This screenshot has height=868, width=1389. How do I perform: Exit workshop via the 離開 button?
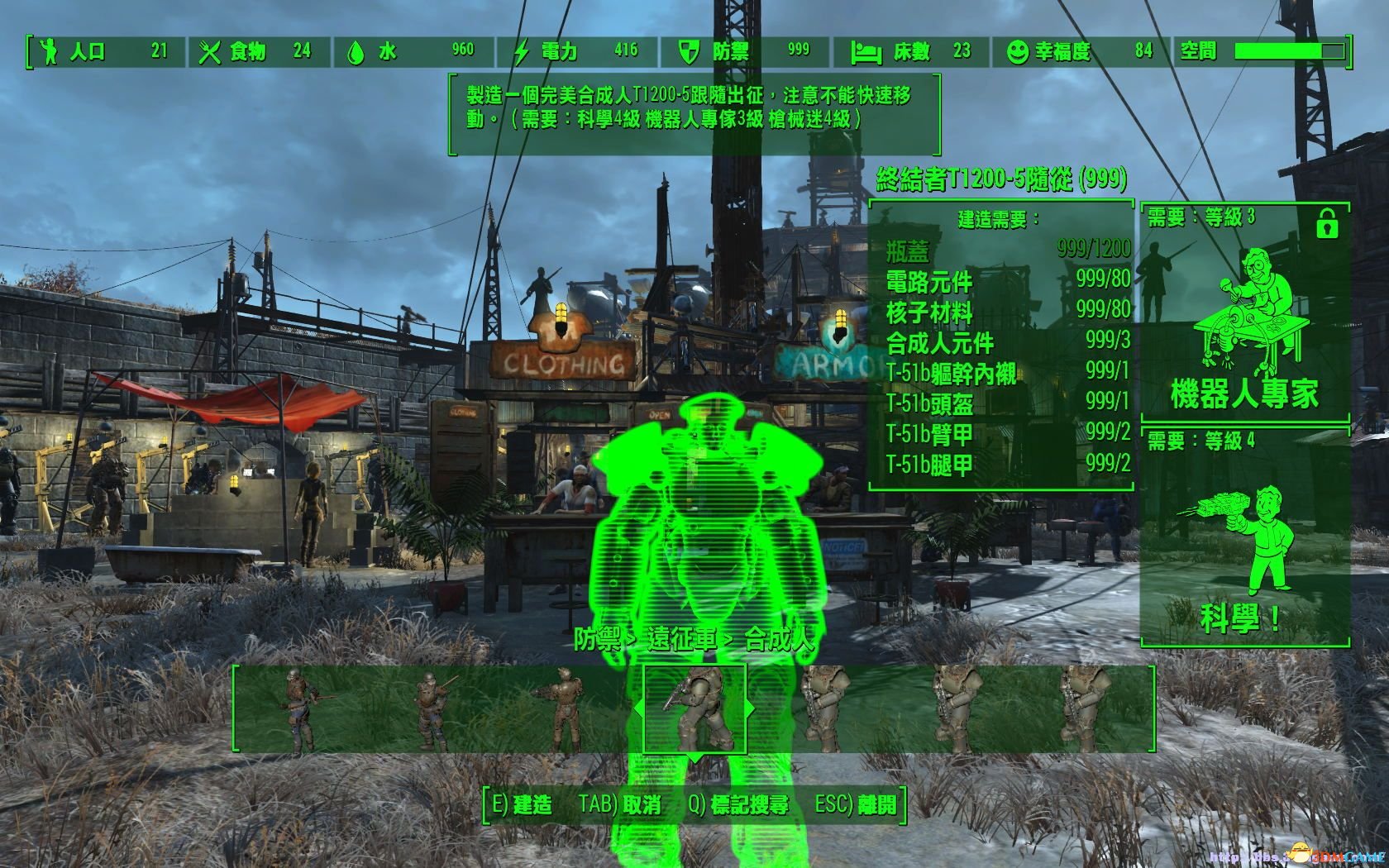(x=855, y=804)
